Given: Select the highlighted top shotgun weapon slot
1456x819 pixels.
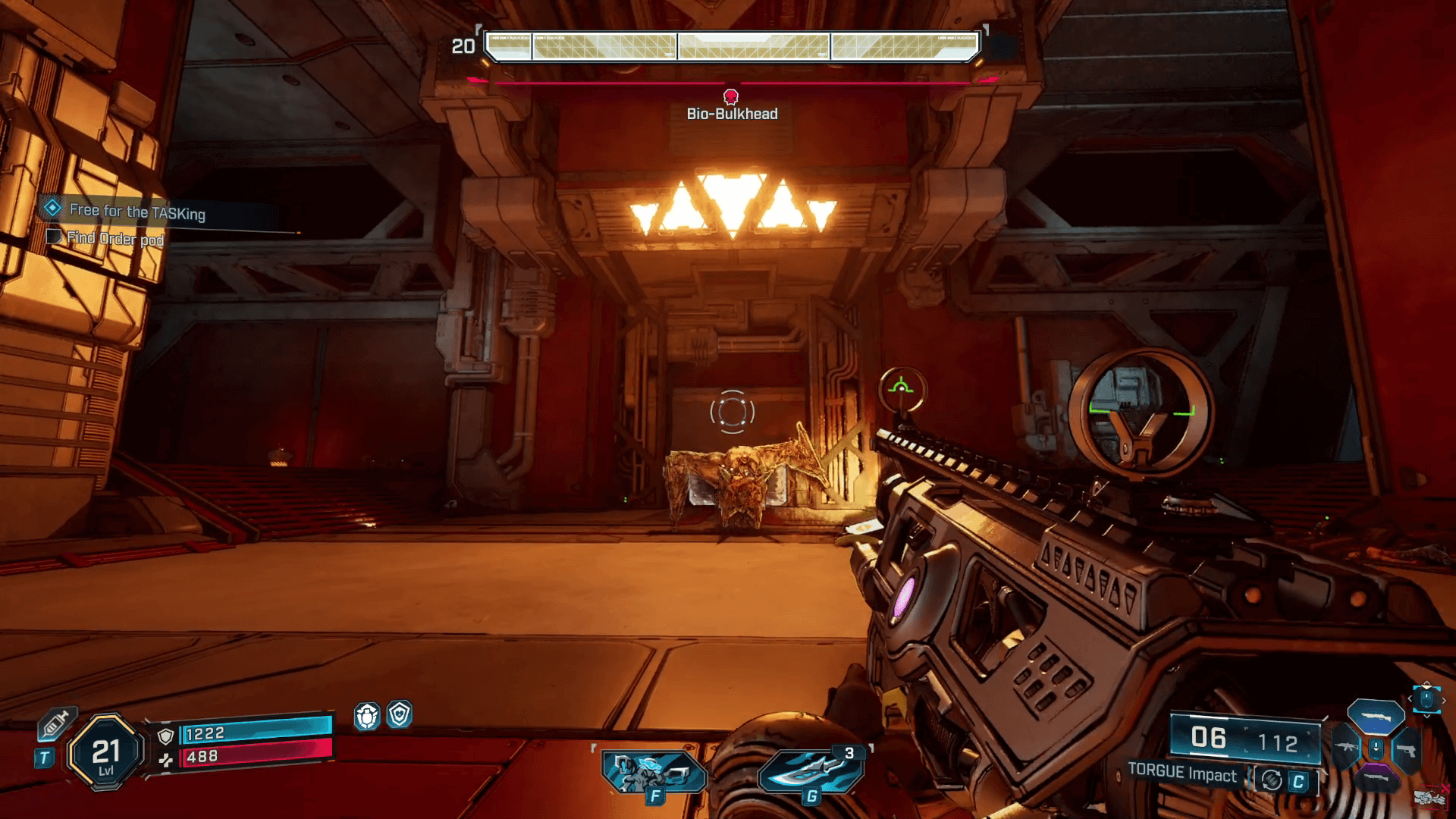Looking at the screenshot, I should coord(1375,717).
